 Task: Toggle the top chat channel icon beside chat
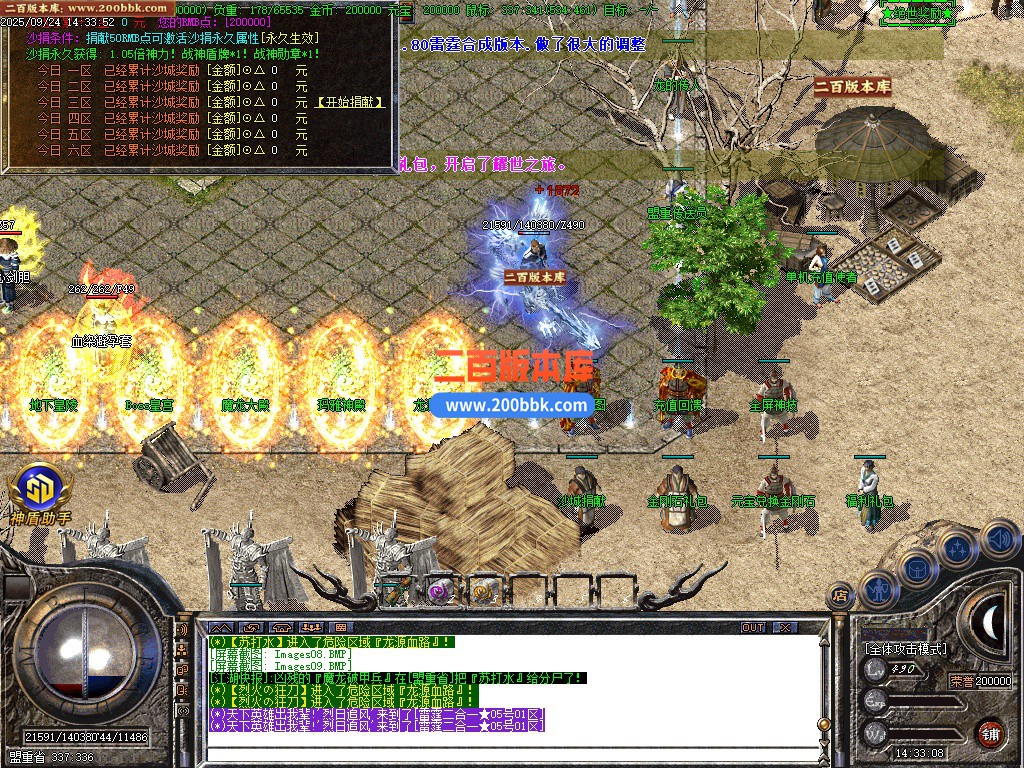click(x=183, y=632)
